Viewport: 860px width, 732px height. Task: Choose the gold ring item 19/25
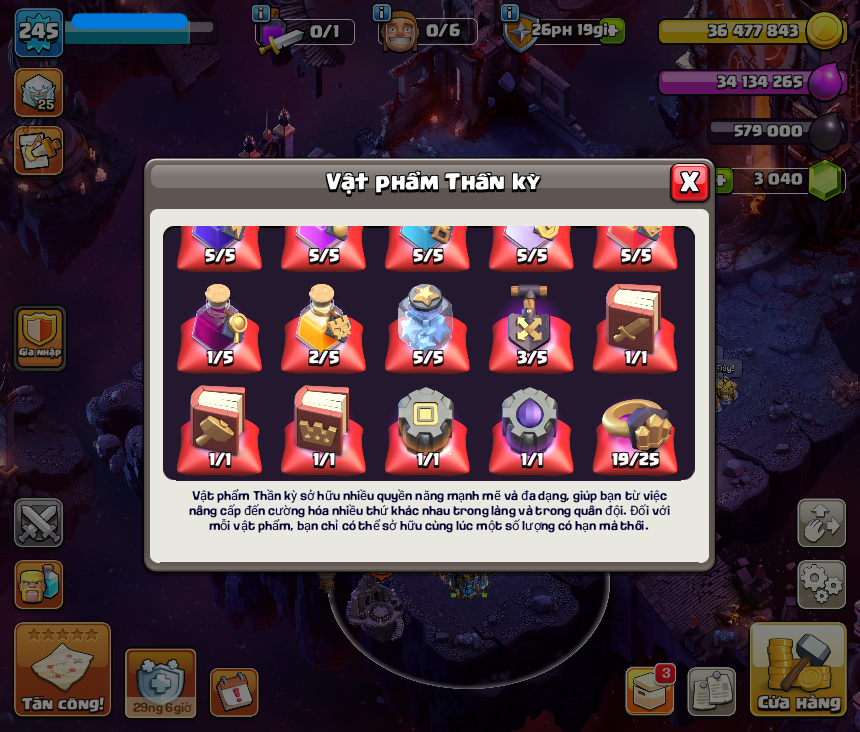click(x=636, y=427)
